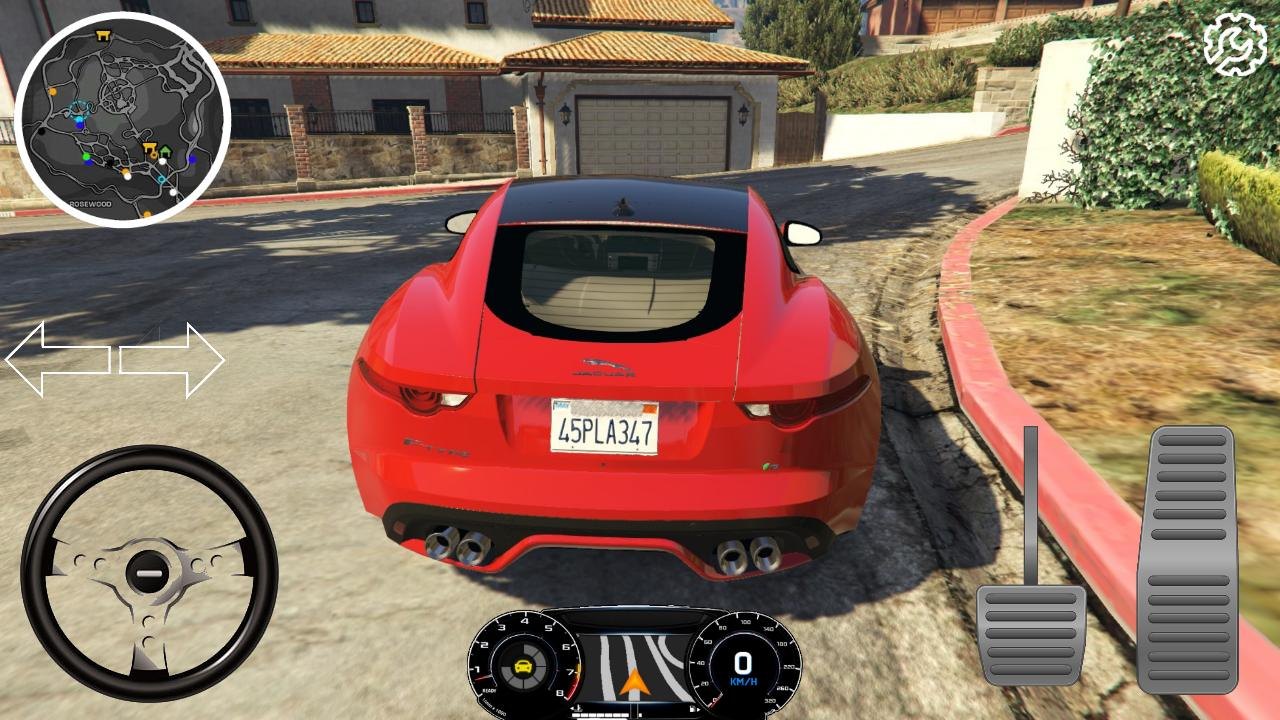Click the steering wheel center horn button

click(x=148, y=573)
